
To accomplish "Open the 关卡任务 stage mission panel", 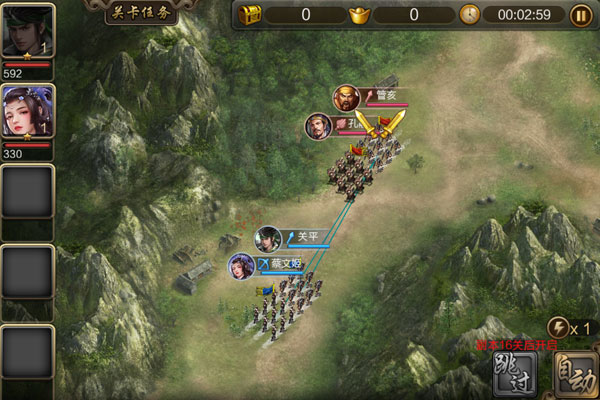I will 141,13.
